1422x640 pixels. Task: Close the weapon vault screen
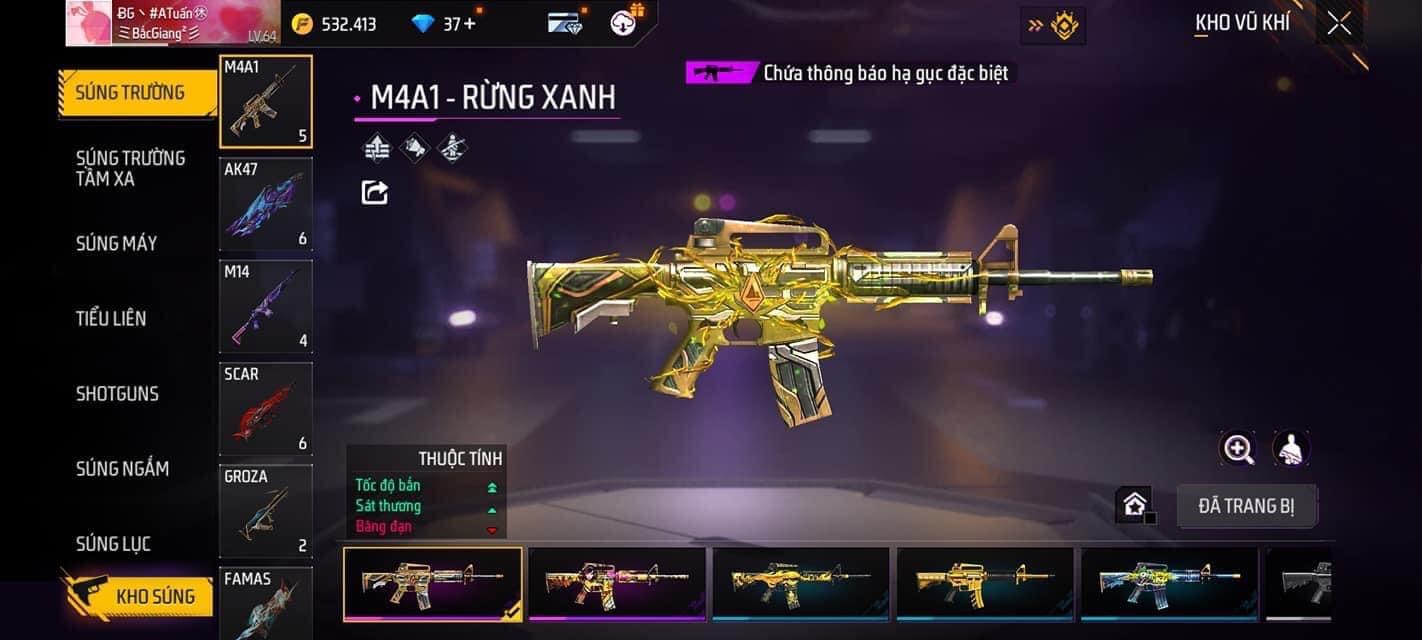[1338, 23]
